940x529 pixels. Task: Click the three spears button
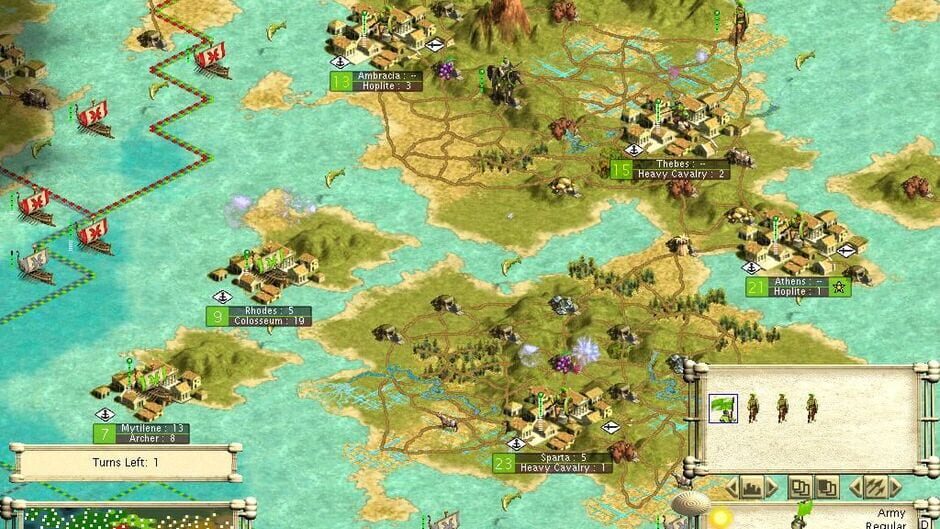point(875,487)
